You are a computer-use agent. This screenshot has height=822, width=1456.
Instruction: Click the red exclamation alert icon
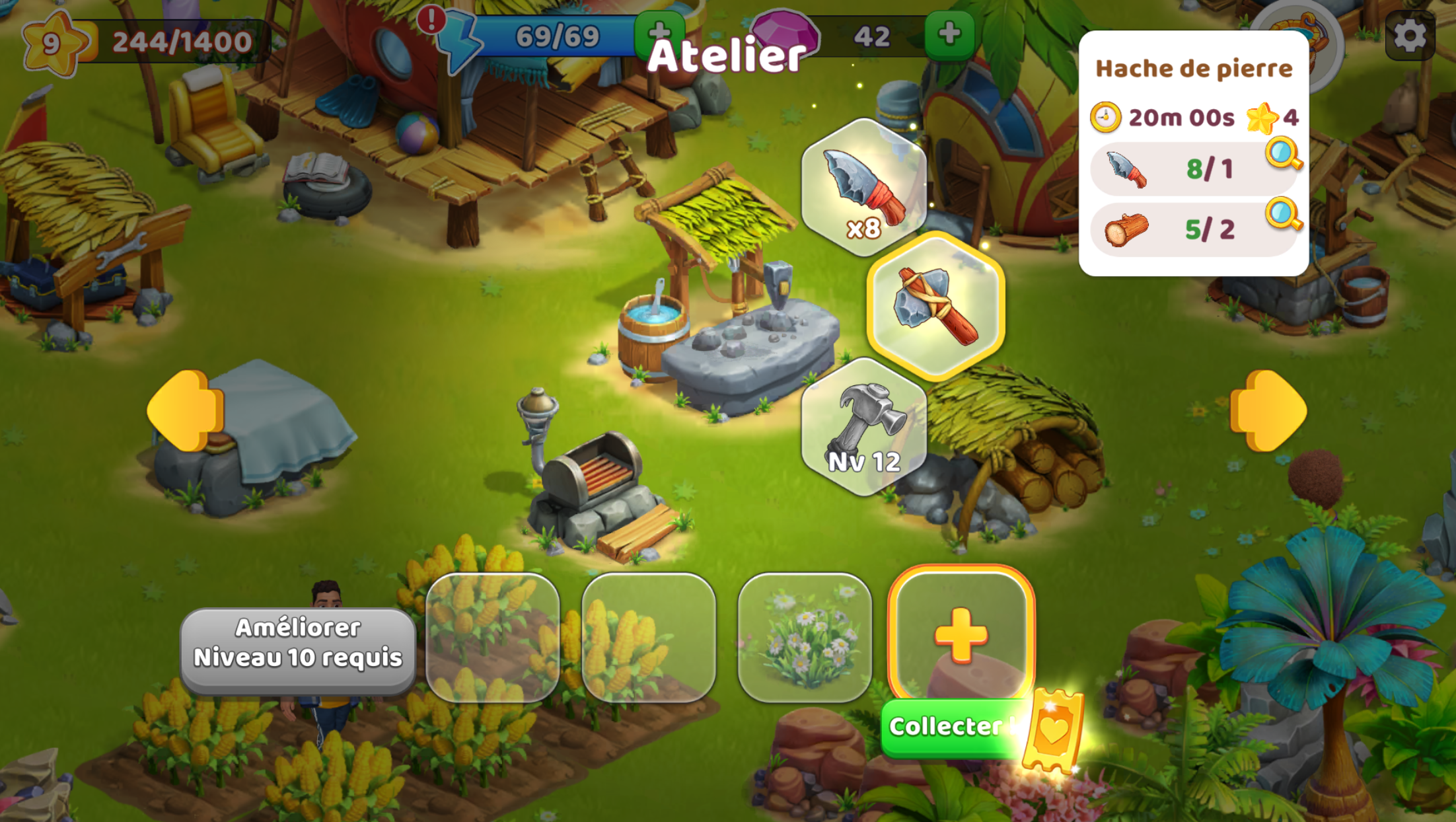431,19
